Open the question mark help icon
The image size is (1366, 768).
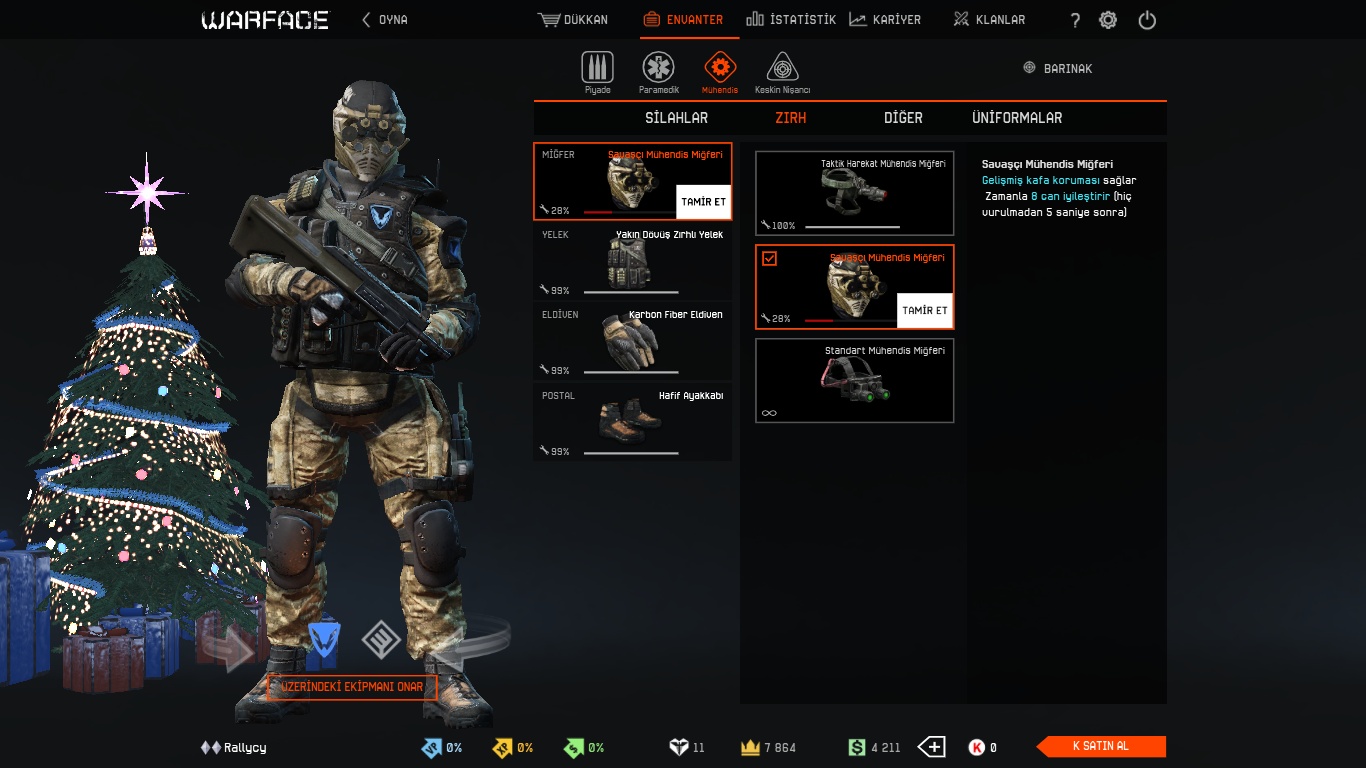pyautogui.click(x=1075, y=20)
